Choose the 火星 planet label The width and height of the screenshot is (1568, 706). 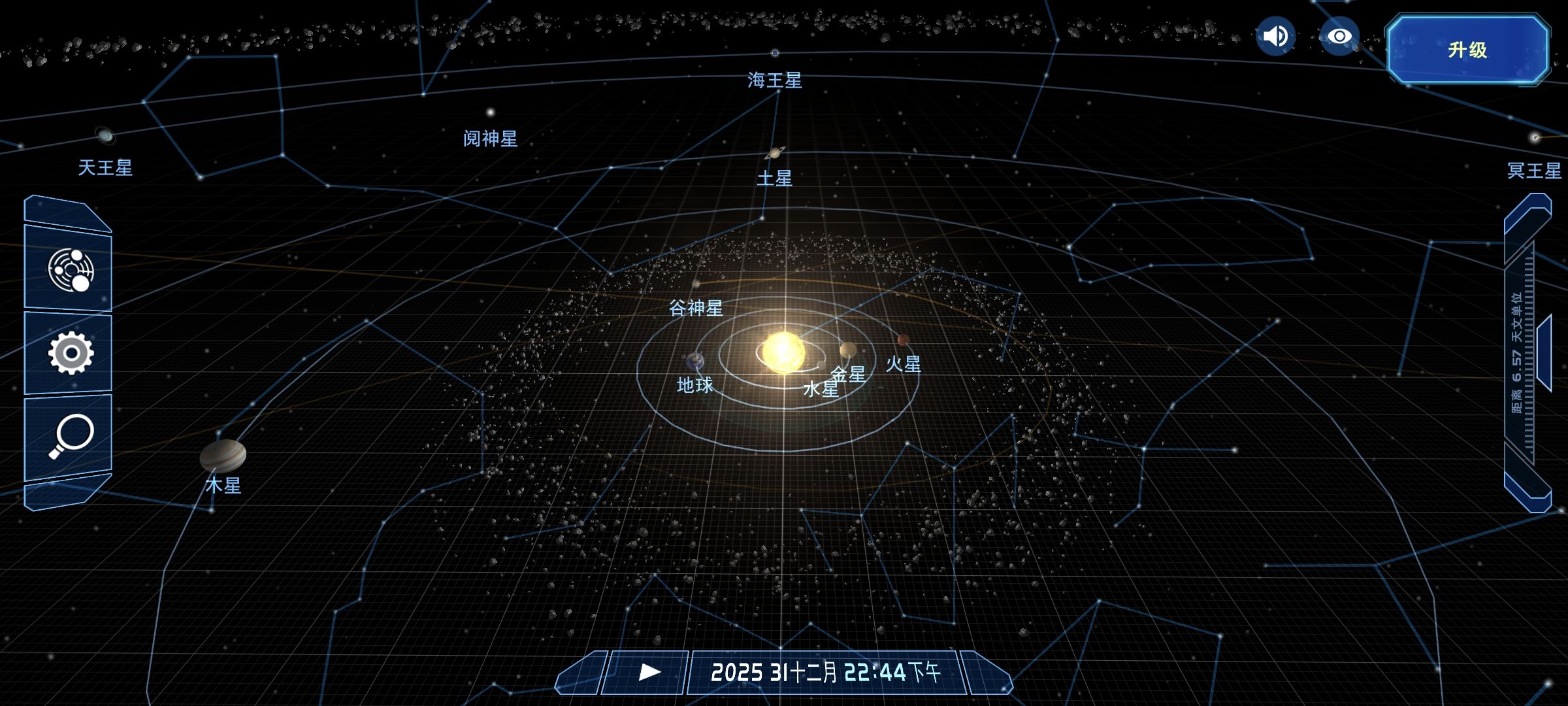(x=904, y=364)
